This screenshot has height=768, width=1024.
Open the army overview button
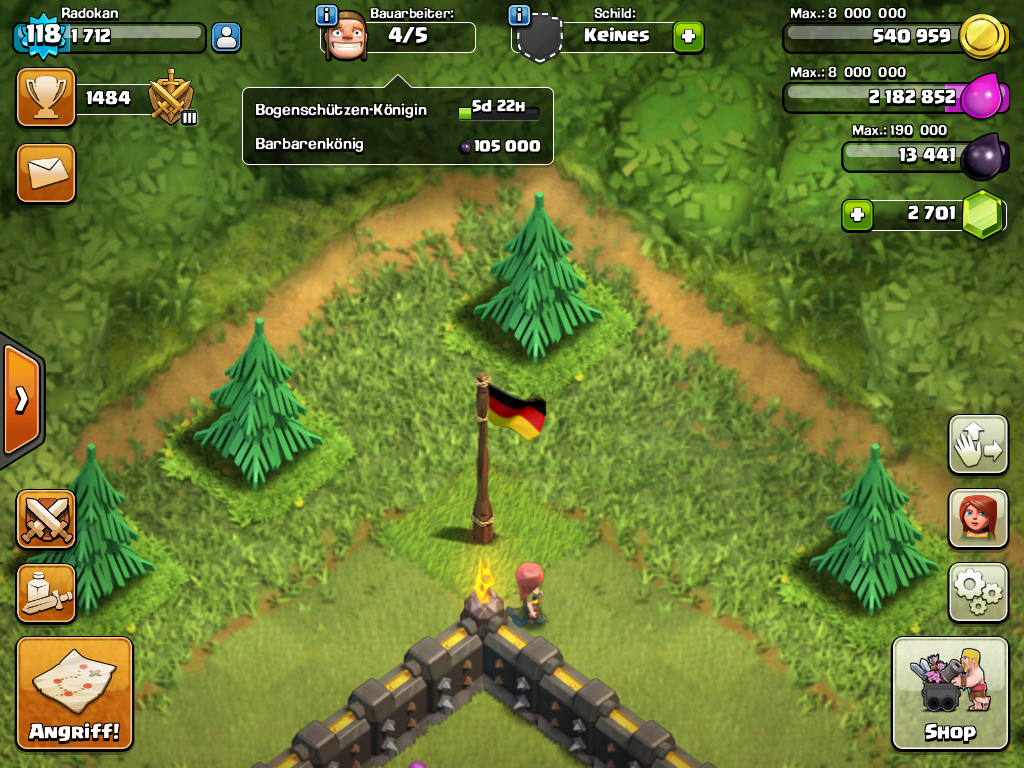tap(45, 593)
